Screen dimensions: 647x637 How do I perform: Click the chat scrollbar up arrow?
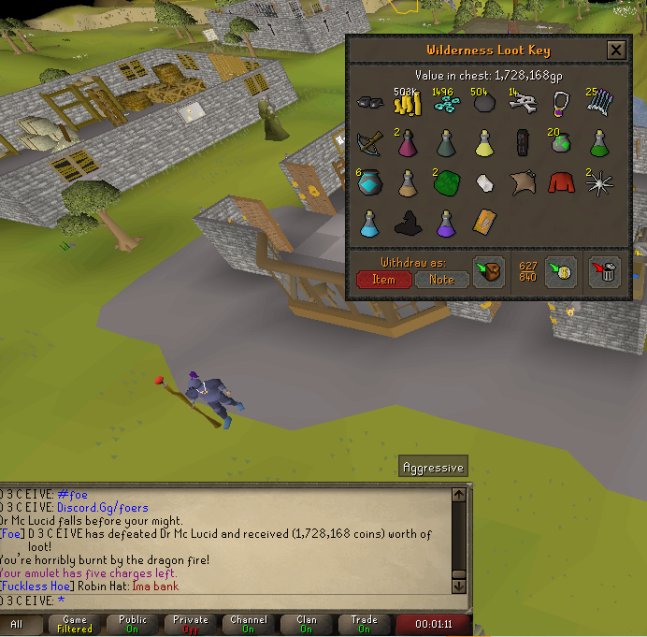point(459,494)
